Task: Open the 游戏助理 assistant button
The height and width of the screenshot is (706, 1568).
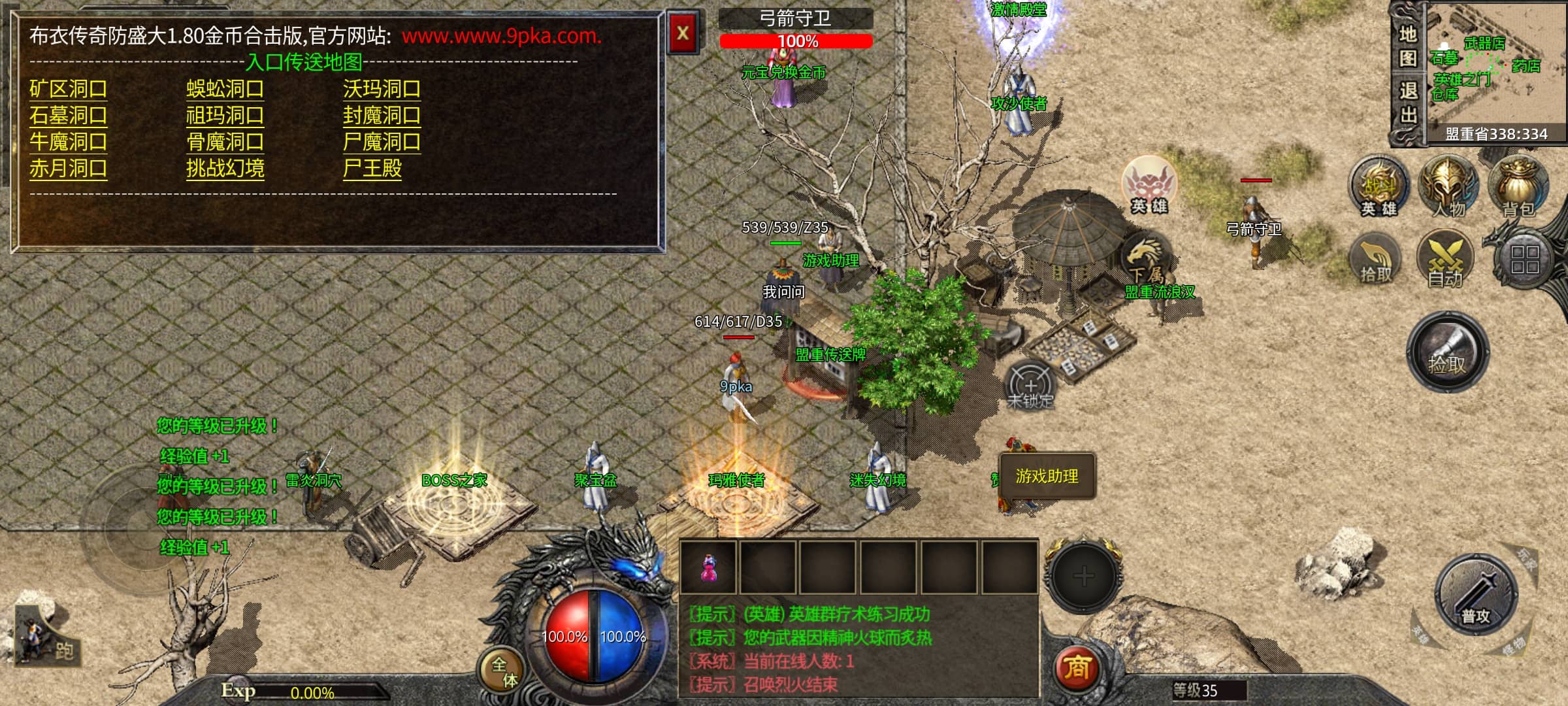Action: tap(1047, 477)
